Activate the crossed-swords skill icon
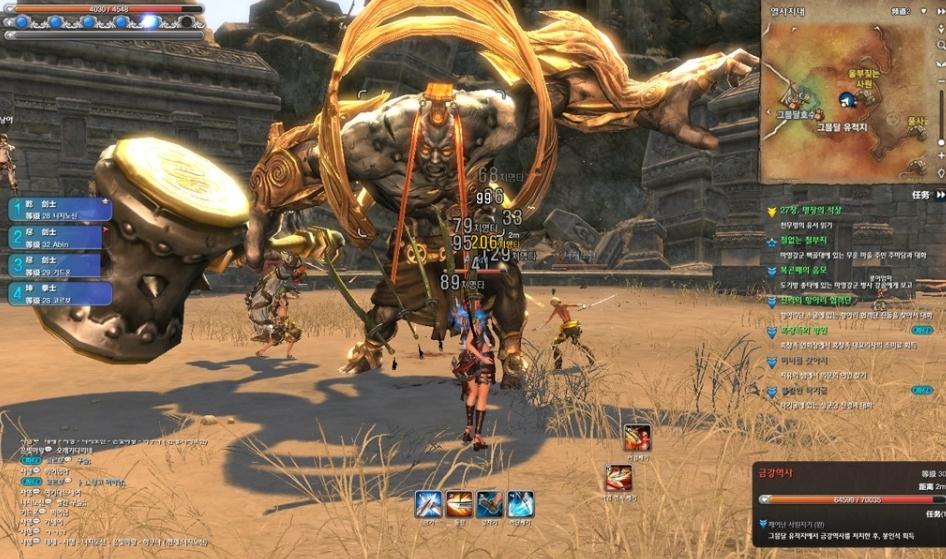Viewport: 946px width, 559px height. point(428,503)
